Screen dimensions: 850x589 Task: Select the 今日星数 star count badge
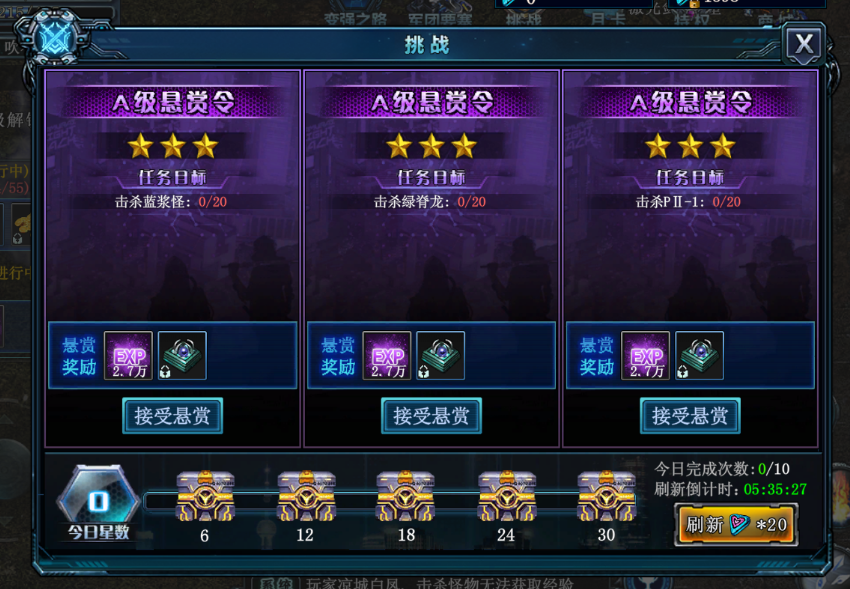pyautogui.click(x=98, y=501)
